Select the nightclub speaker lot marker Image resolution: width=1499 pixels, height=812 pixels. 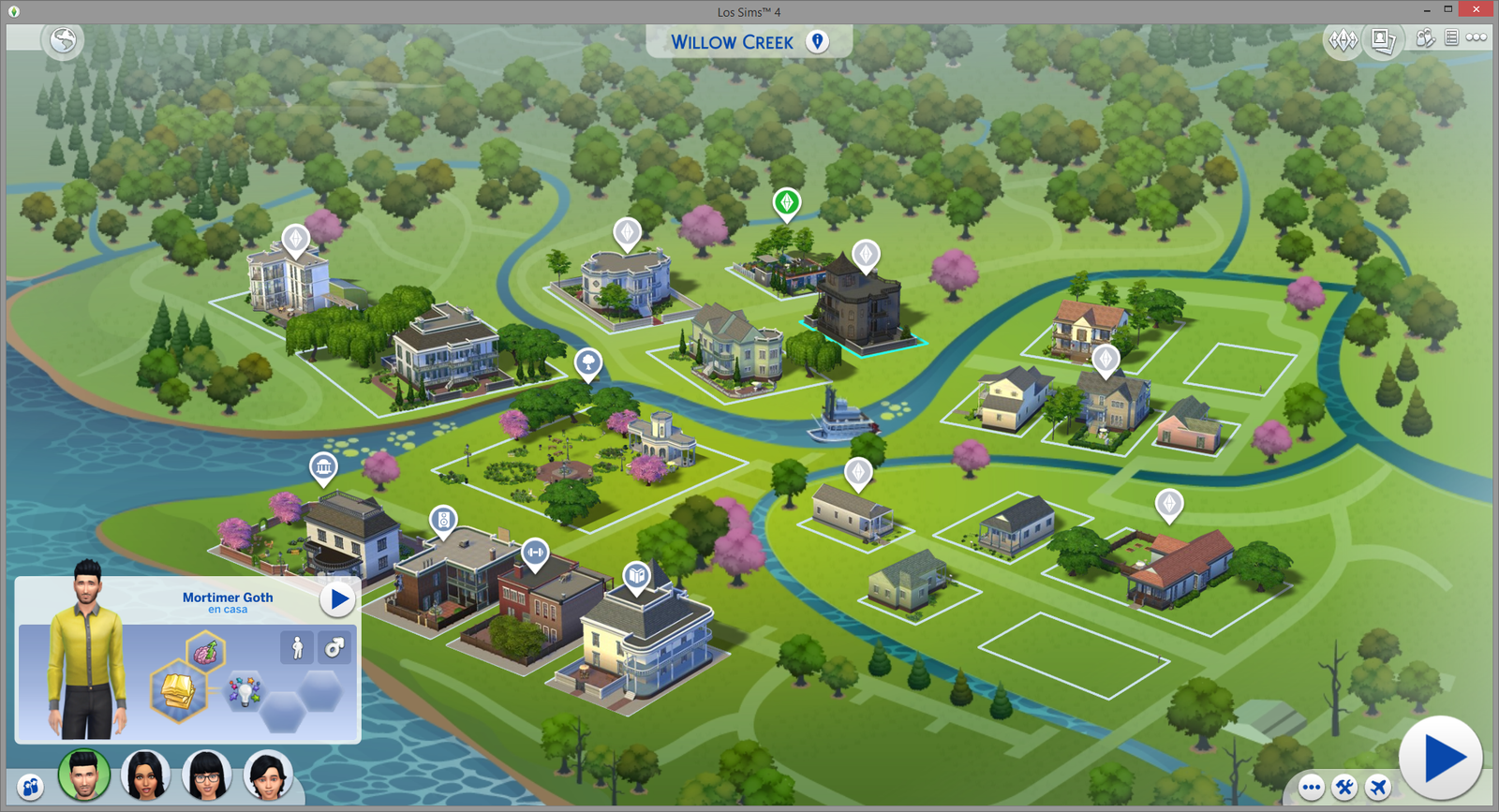[x=443, y=519]
